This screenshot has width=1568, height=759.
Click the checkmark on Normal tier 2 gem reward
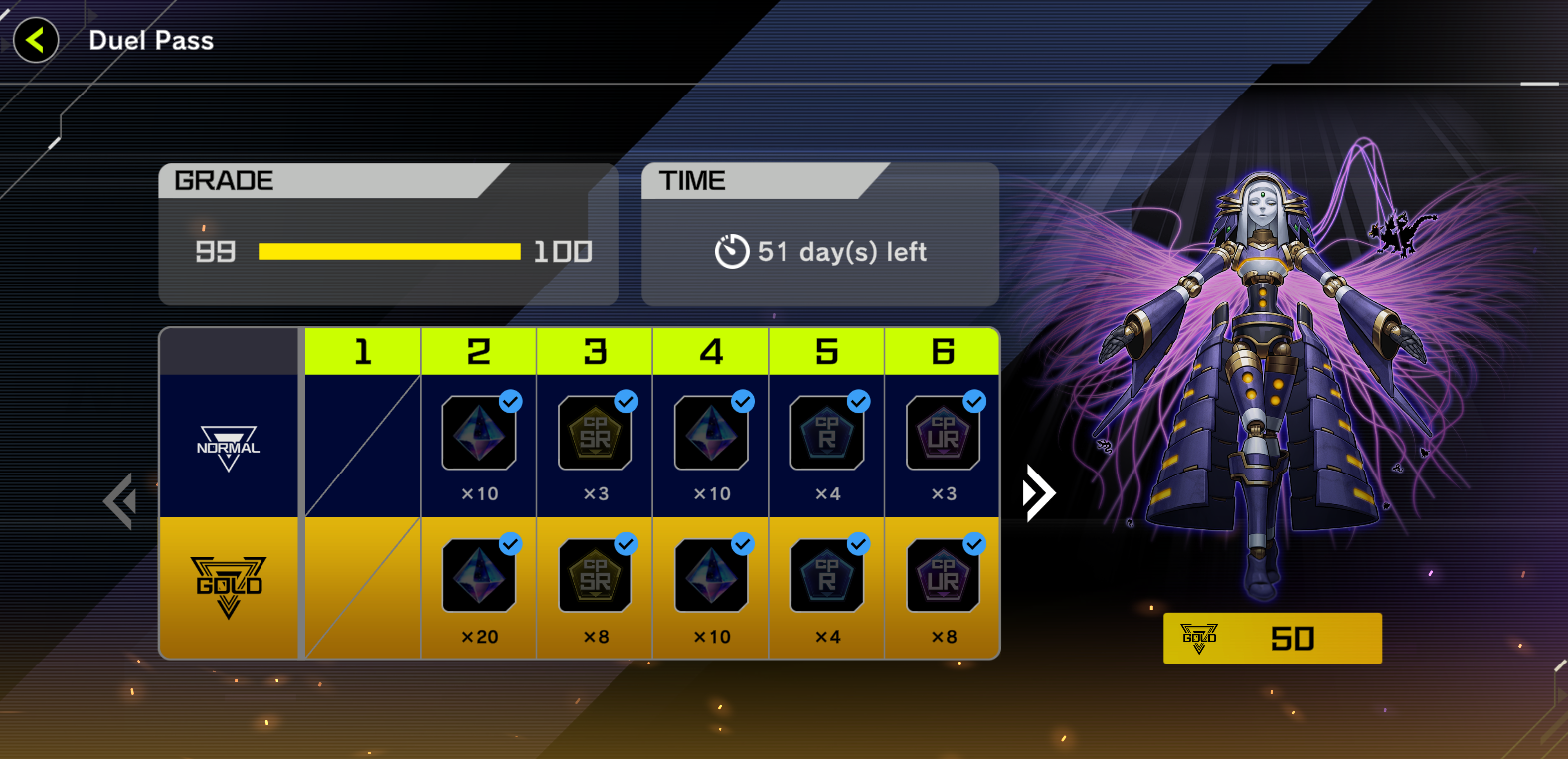pyautogui.click(x=511, y=402)
